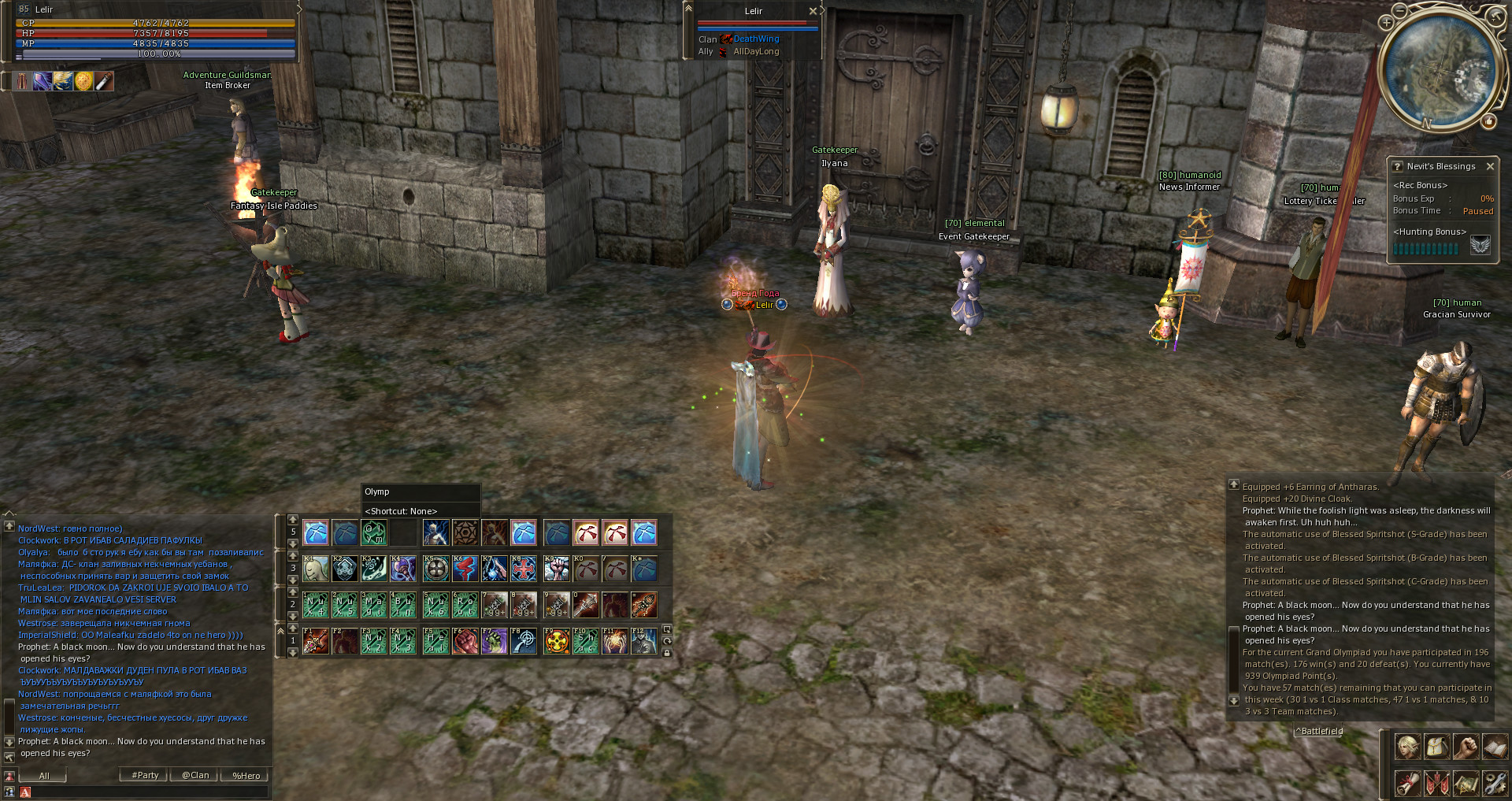
Task: Toggle the shortcut bar lock icon
Action: (667, 653)
